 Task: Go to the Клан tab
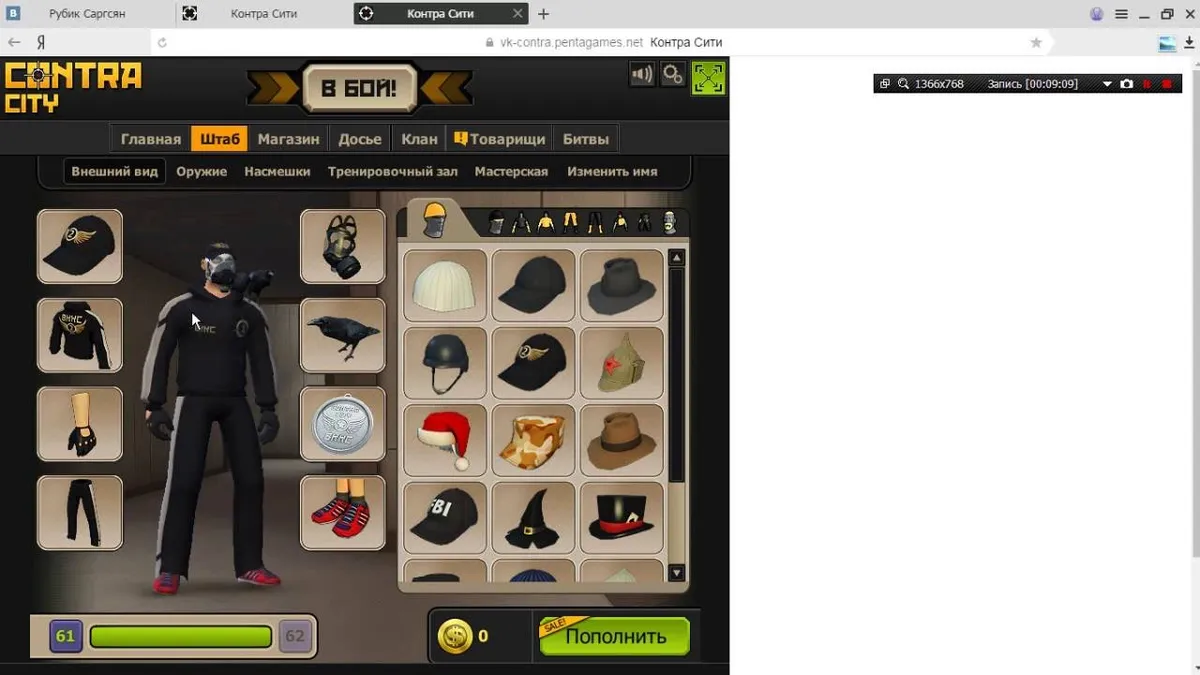click(419, 139)
